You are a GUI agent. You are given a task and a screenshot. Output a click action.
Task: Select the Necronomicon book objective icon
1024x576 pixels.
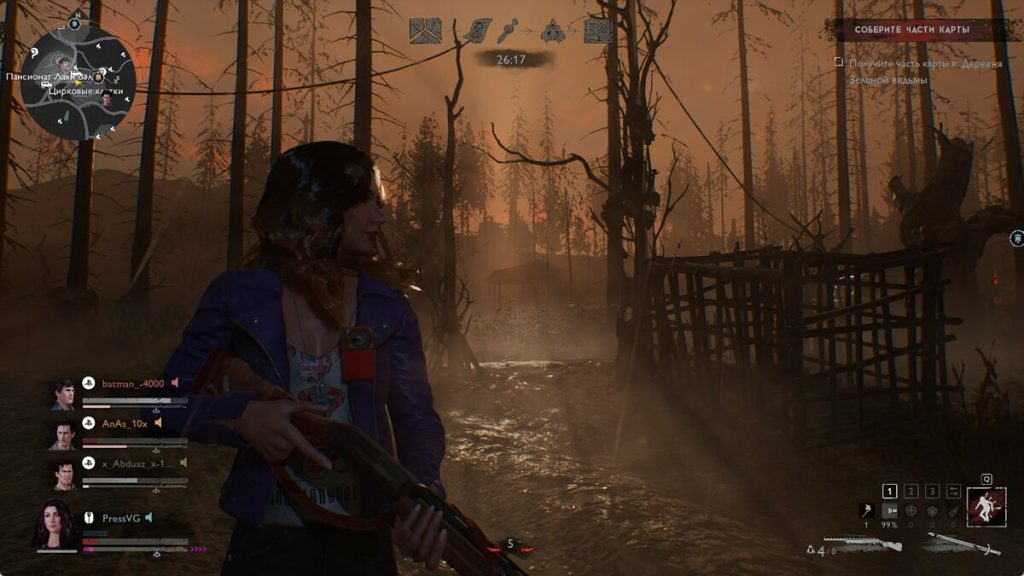click(x=598, y=31)
